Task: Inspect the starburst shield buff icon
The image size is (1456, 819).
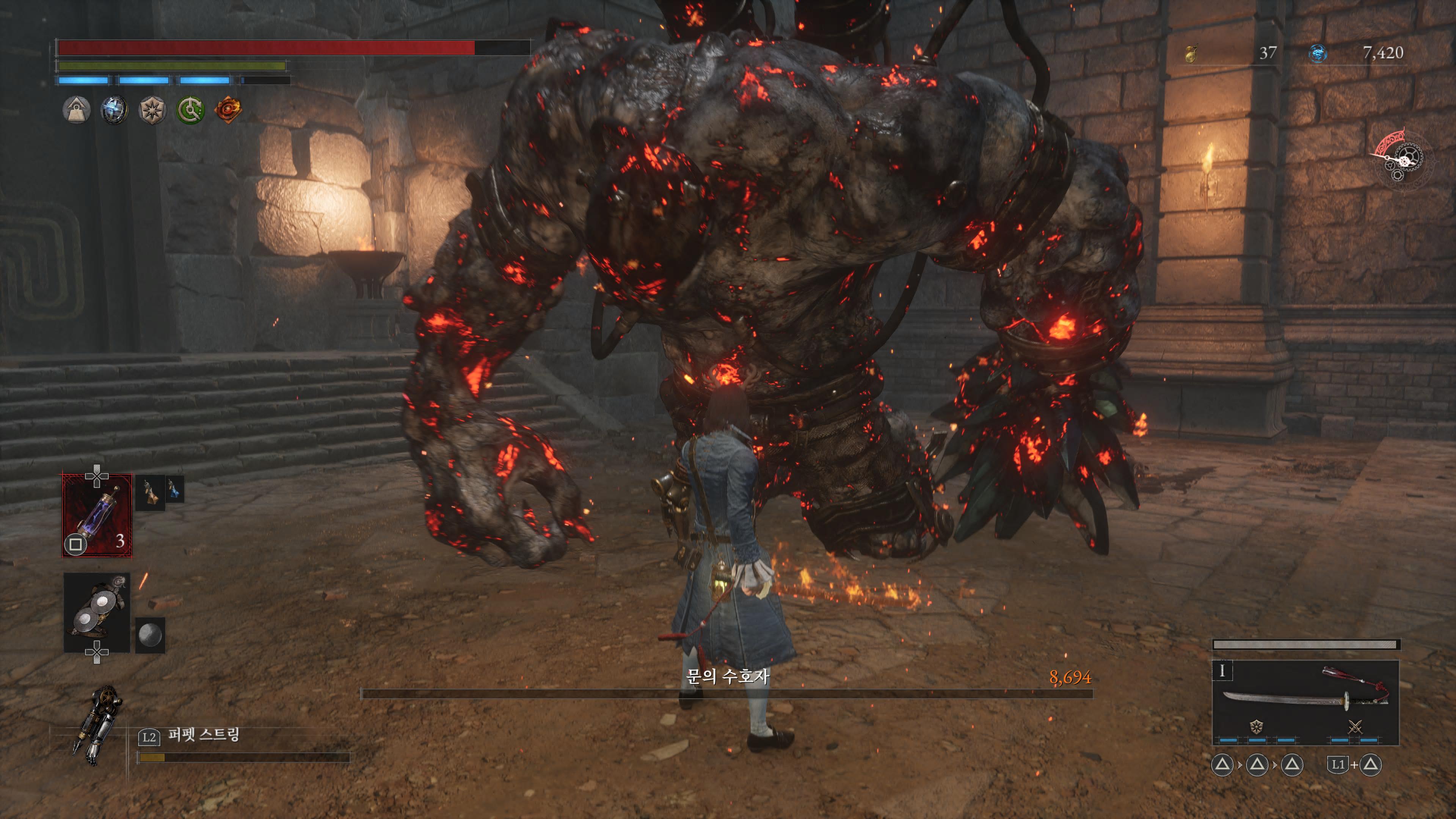Action: tap(152, 110)
